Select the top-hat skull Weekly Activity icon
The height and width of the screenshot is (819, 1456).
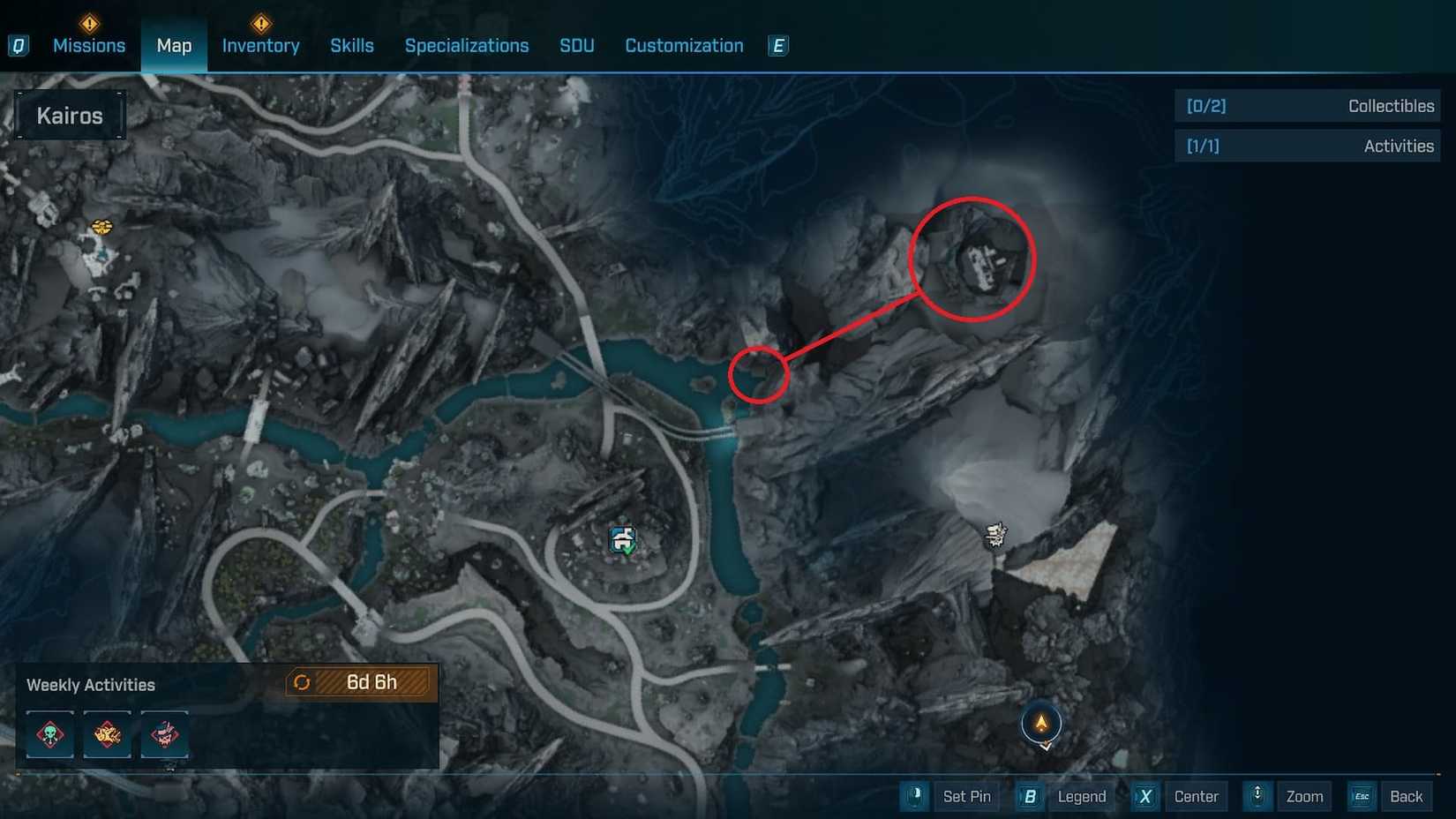click(164, 735)
